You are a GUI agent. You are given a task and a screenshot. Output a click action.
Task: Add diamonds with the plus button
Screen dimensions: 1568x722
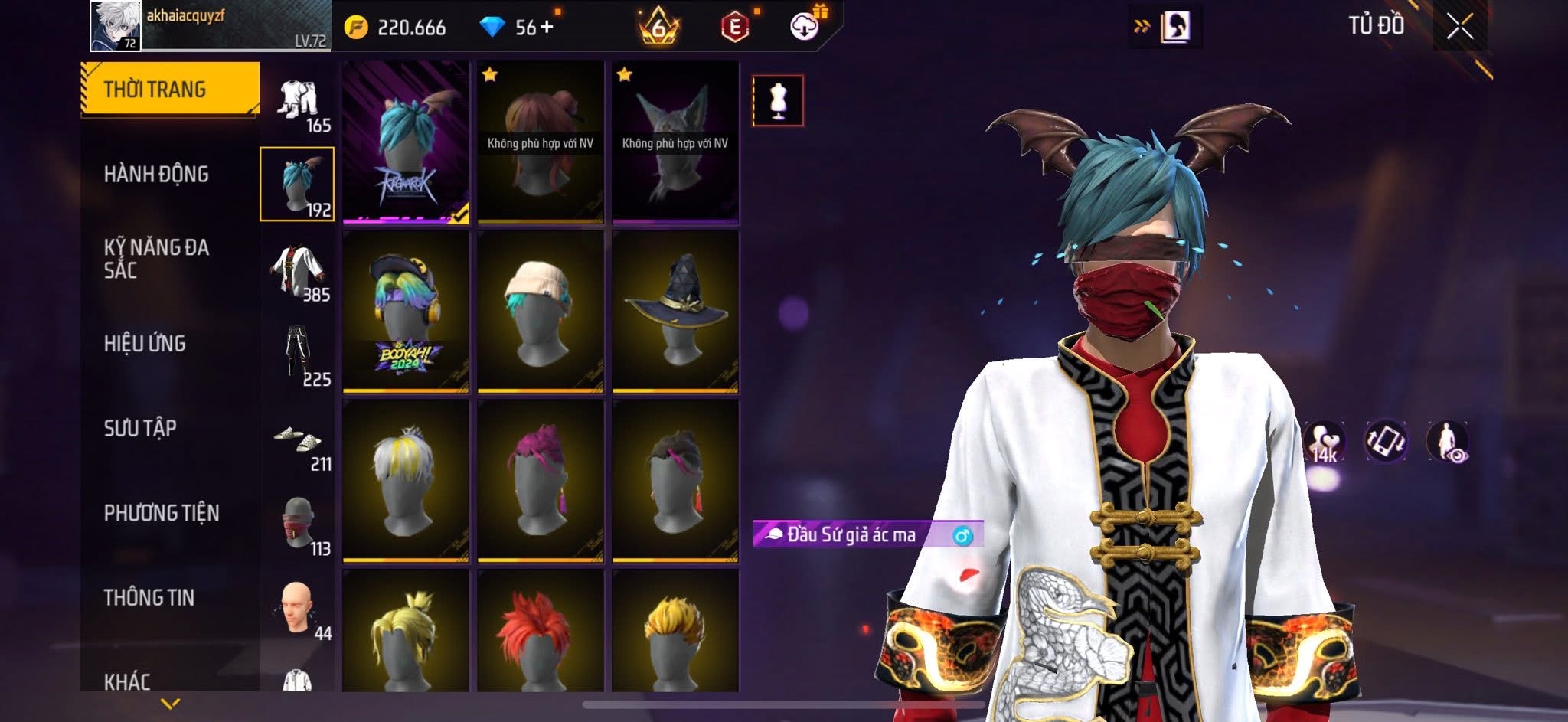[x=547, y=28]
